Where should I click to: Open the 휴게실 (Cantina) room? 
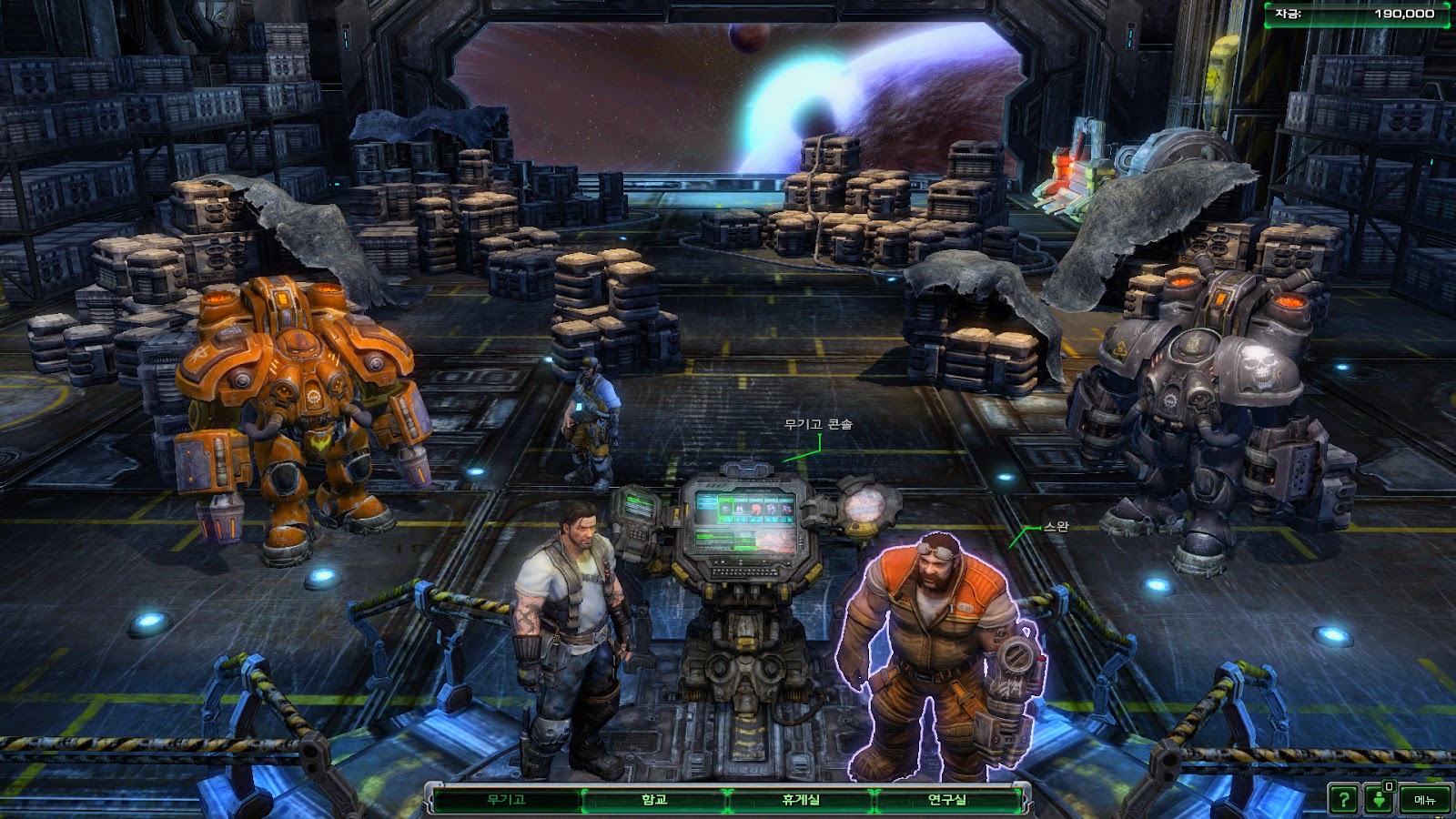click(x=801, y=800)
